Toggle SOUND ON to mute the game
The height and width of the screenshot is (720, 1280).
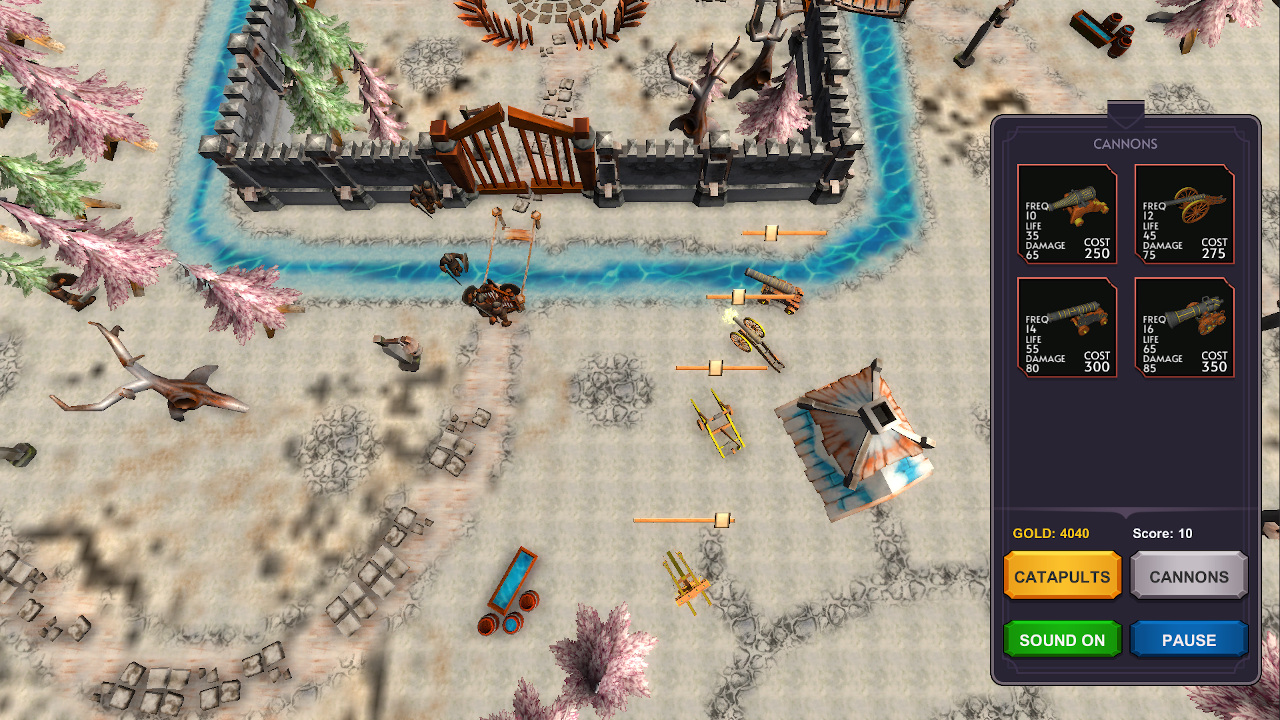pos(1062,639)
